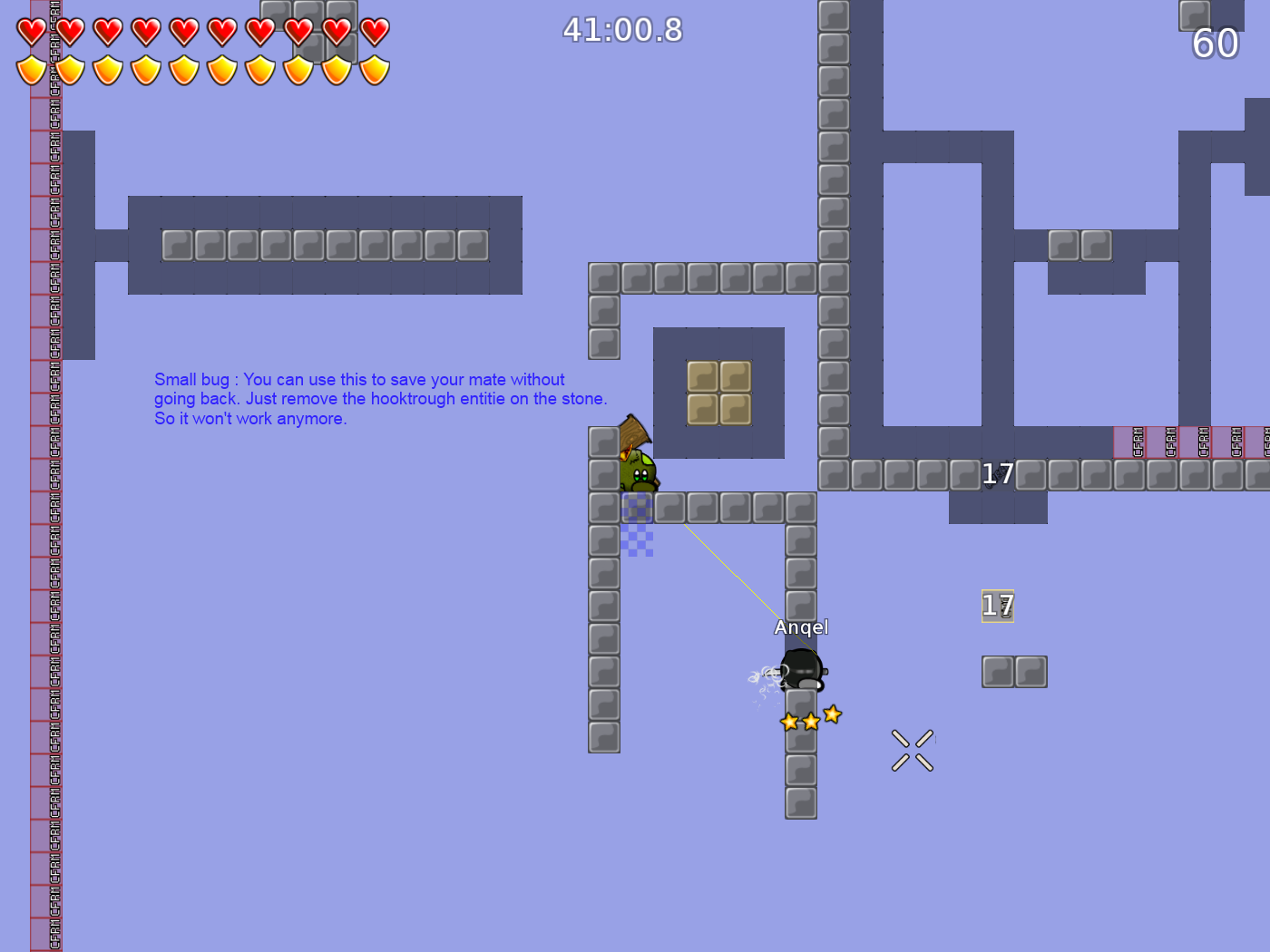Image resolution: width=1270 pixels, height=952 pixels.
Task: Toggle the highlighted yellow-framed 17 tile
Action: point(997,606)
